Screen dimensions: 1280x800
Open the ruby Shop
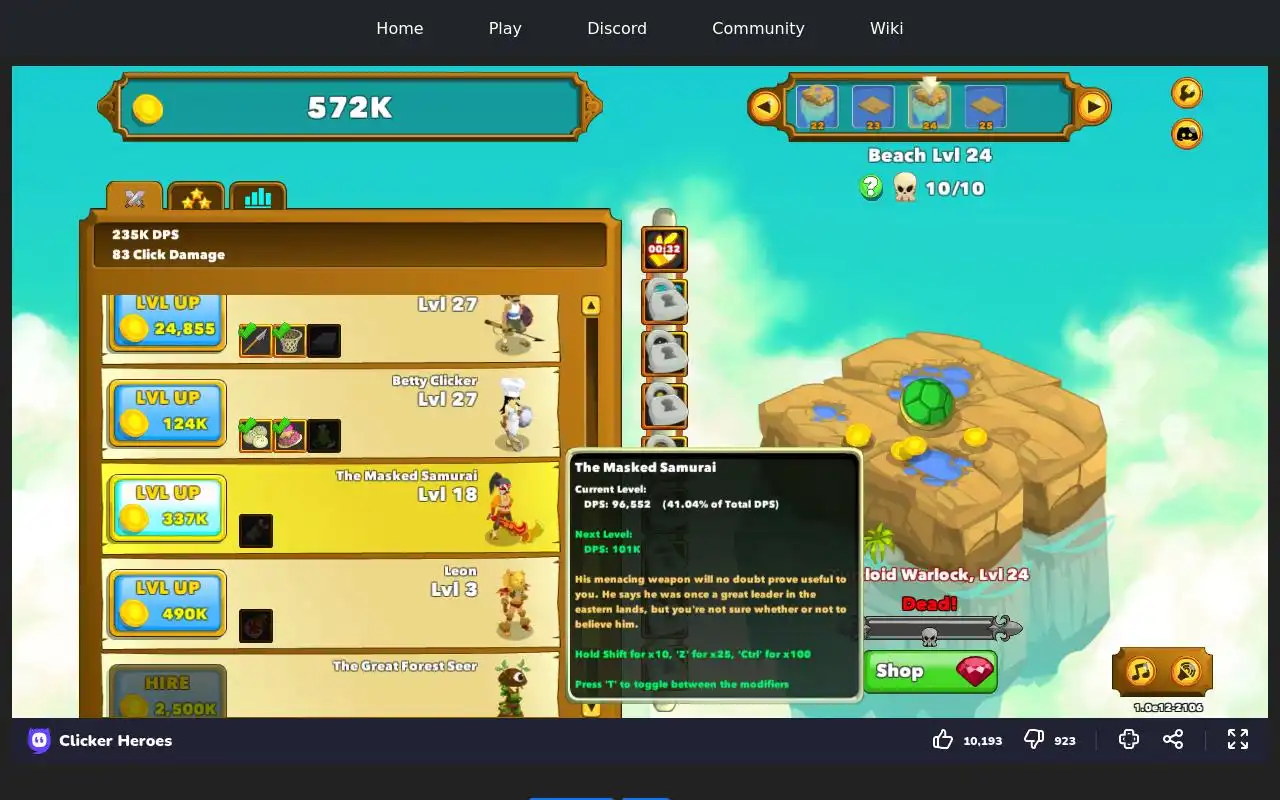tap(930, 671)
